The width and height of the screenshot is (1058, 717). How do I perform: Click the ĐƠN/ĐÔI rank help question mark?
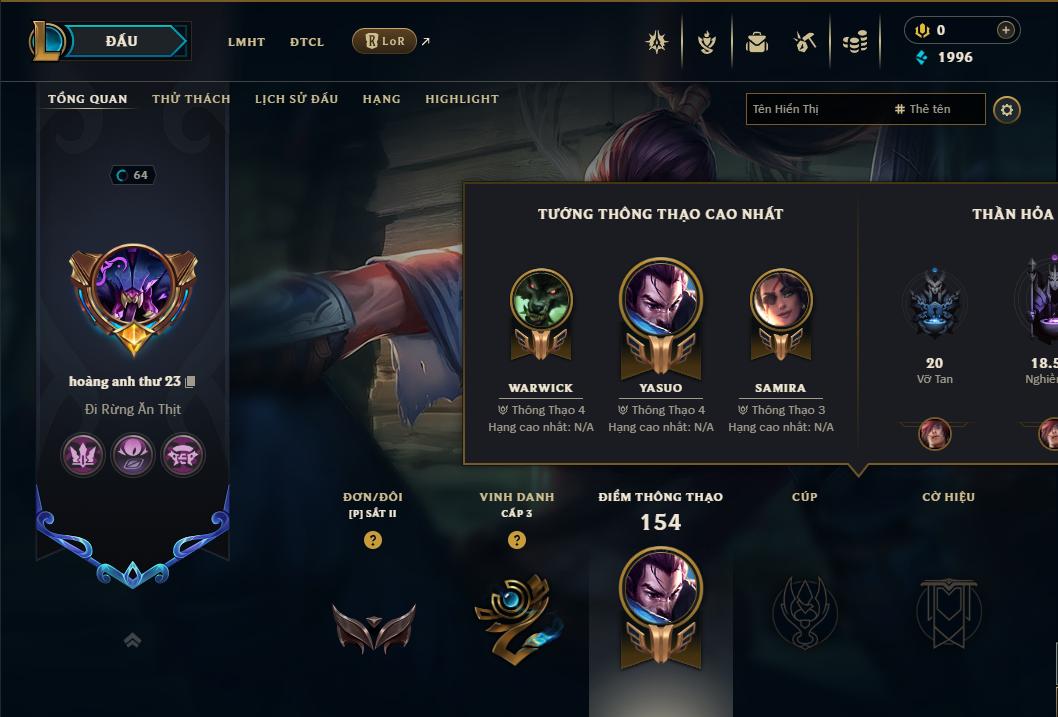pyautogui.click(x=373, y=540)
